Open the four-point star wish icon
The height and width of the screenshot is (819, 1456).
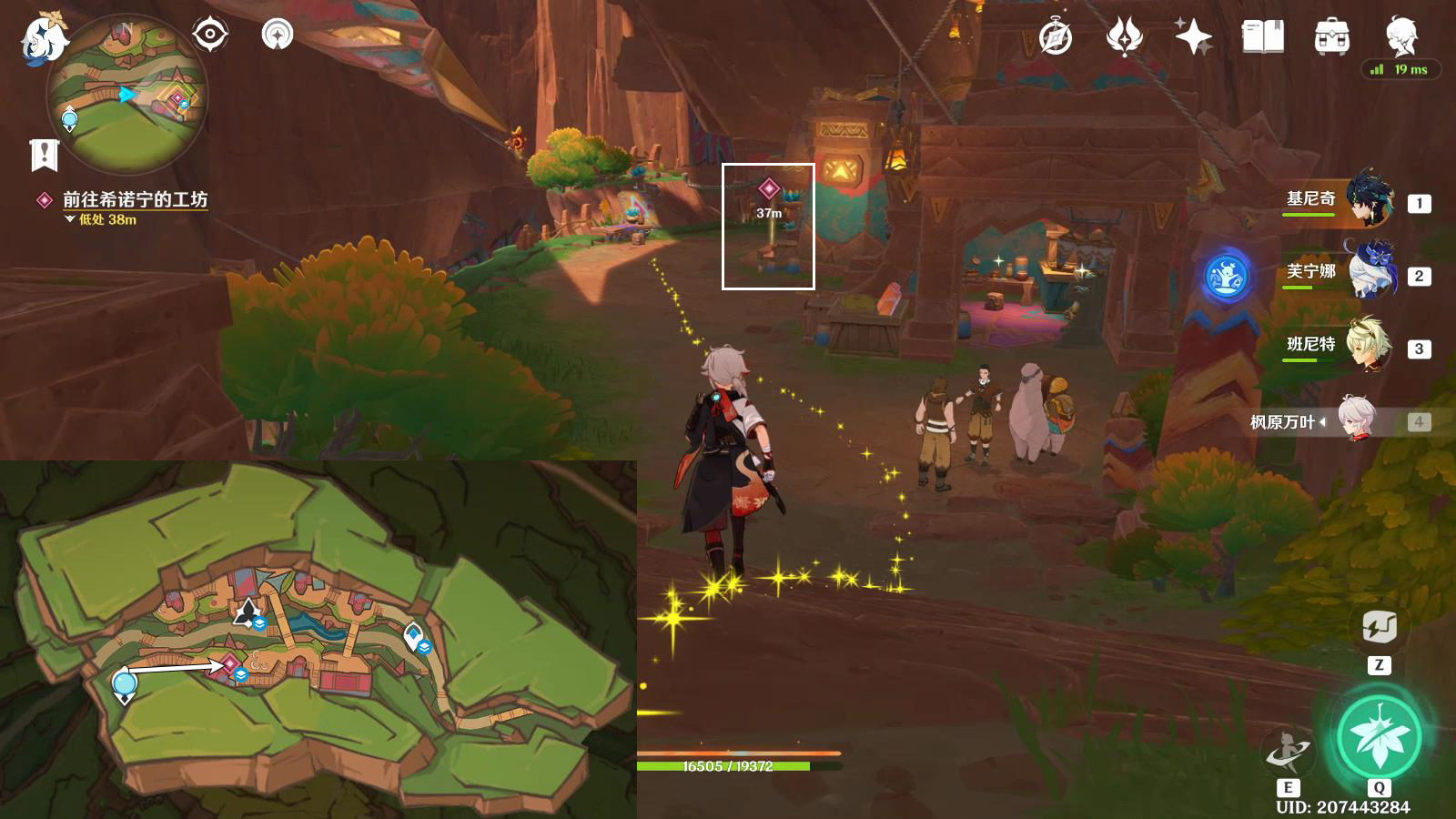[1193, 37]
